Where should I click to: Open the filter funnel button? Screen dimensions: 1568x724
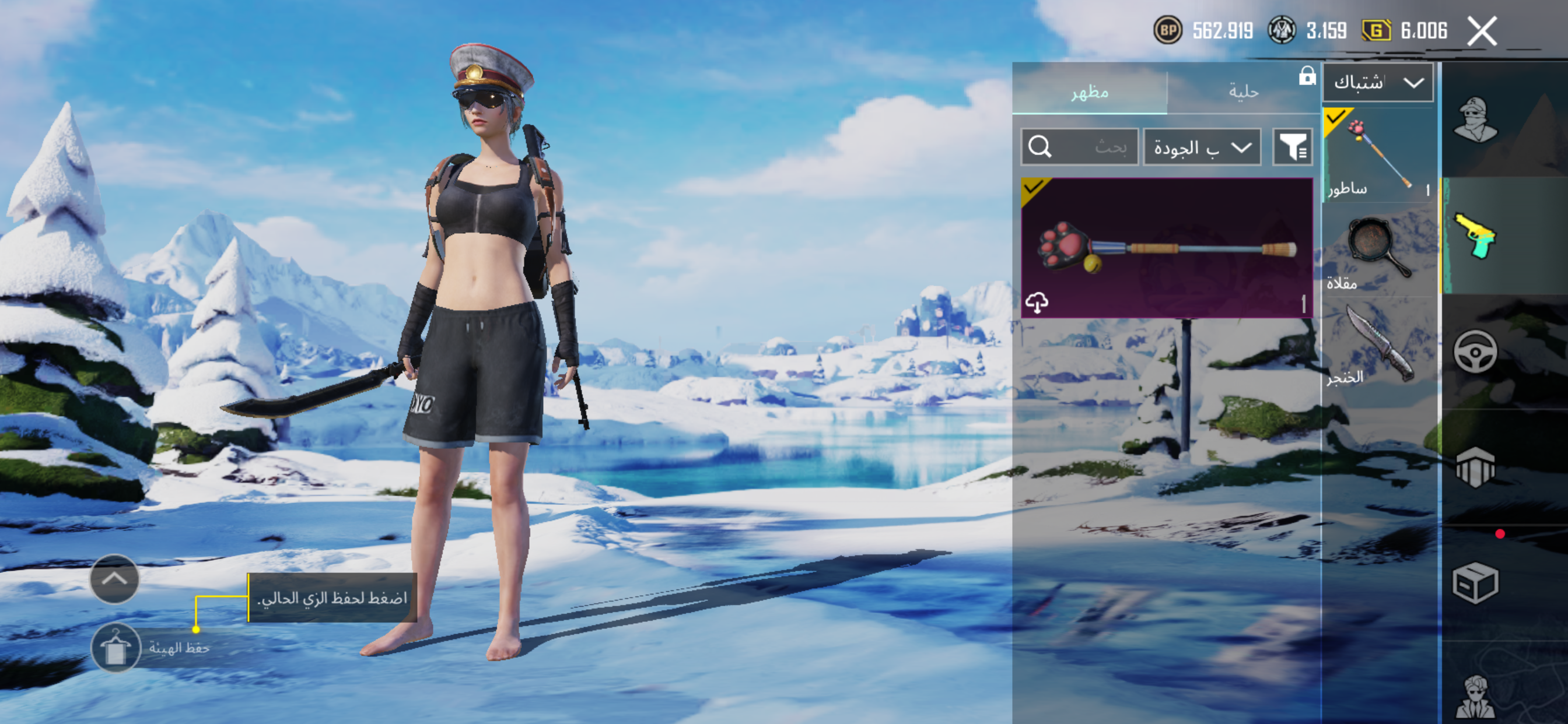pos(1292,147)
